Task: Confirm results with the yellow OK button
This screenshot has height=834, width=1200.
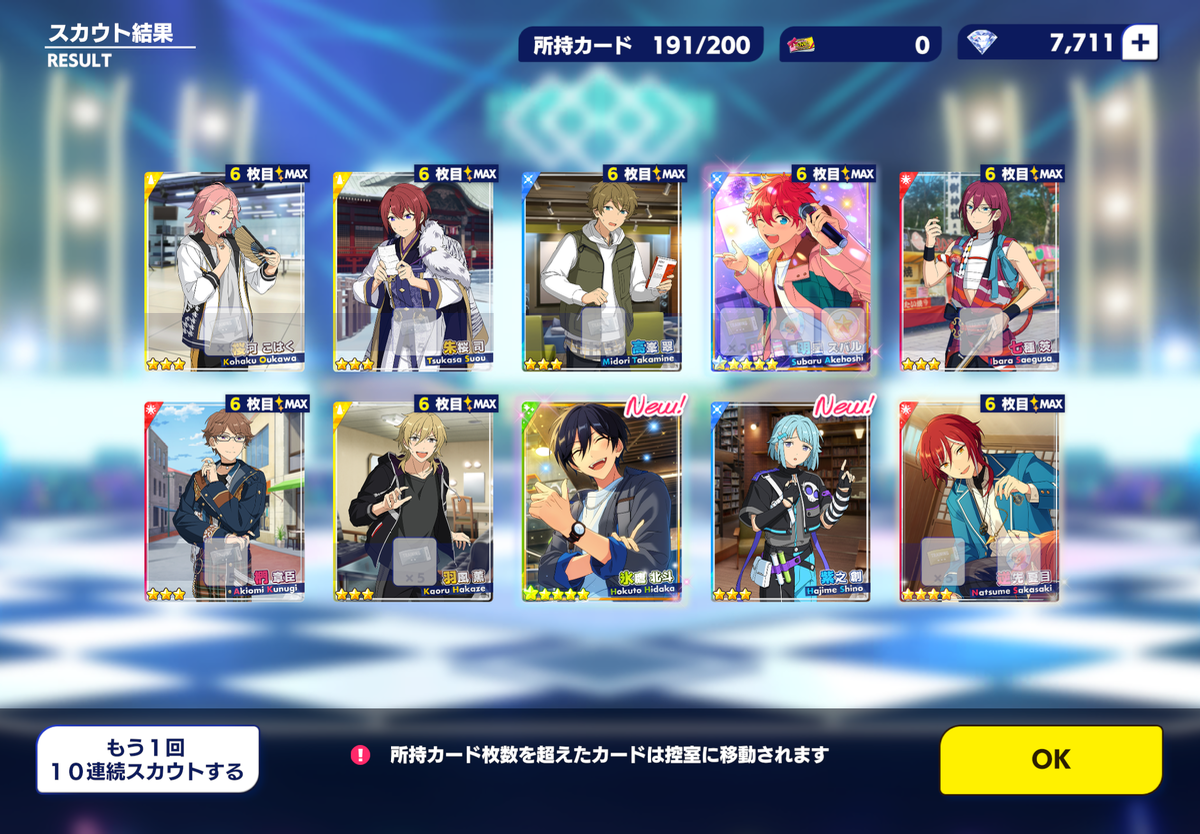Action: [x=1051, y=759]
